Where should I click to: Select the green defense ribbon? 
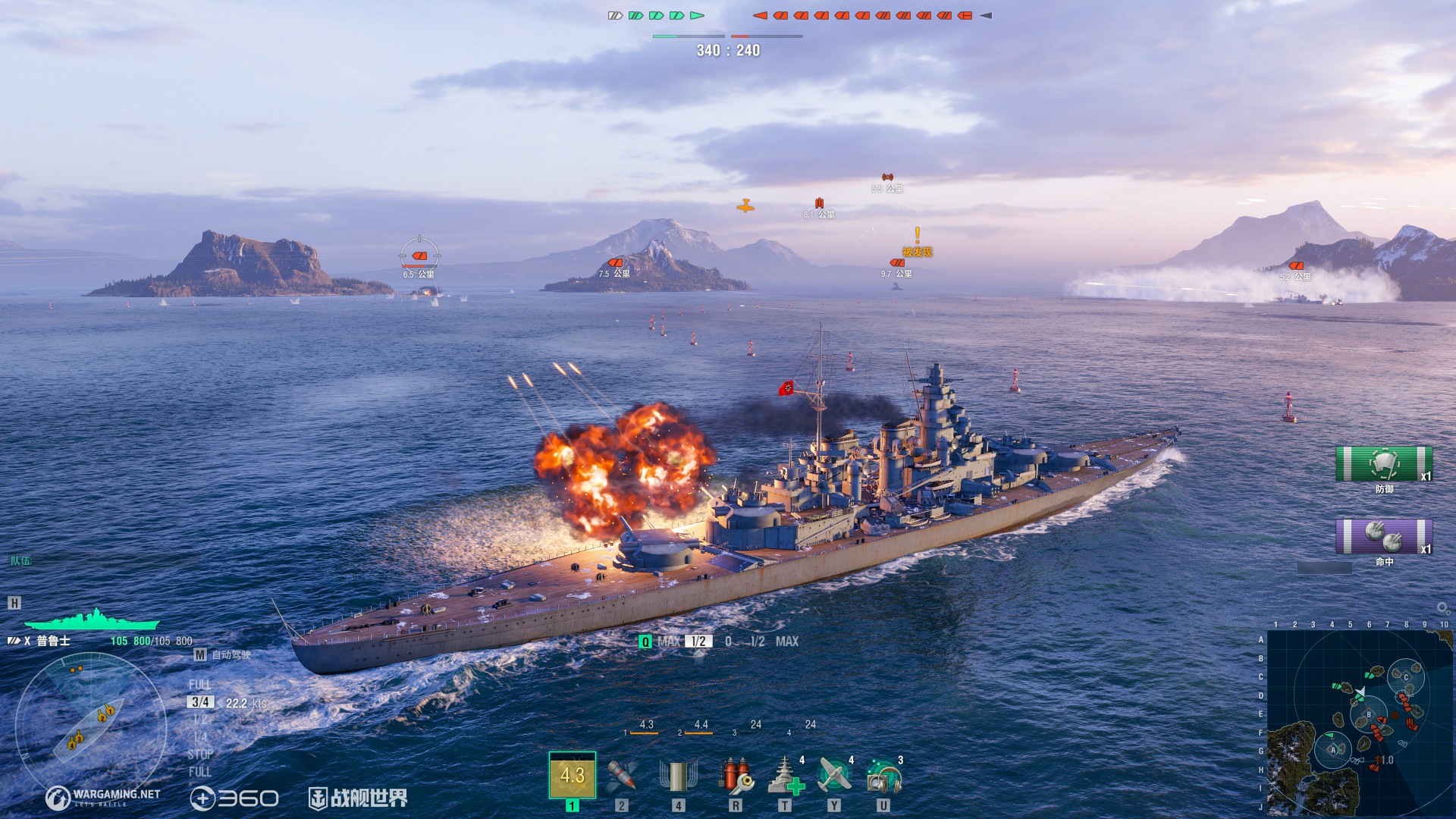[1383, 464]
